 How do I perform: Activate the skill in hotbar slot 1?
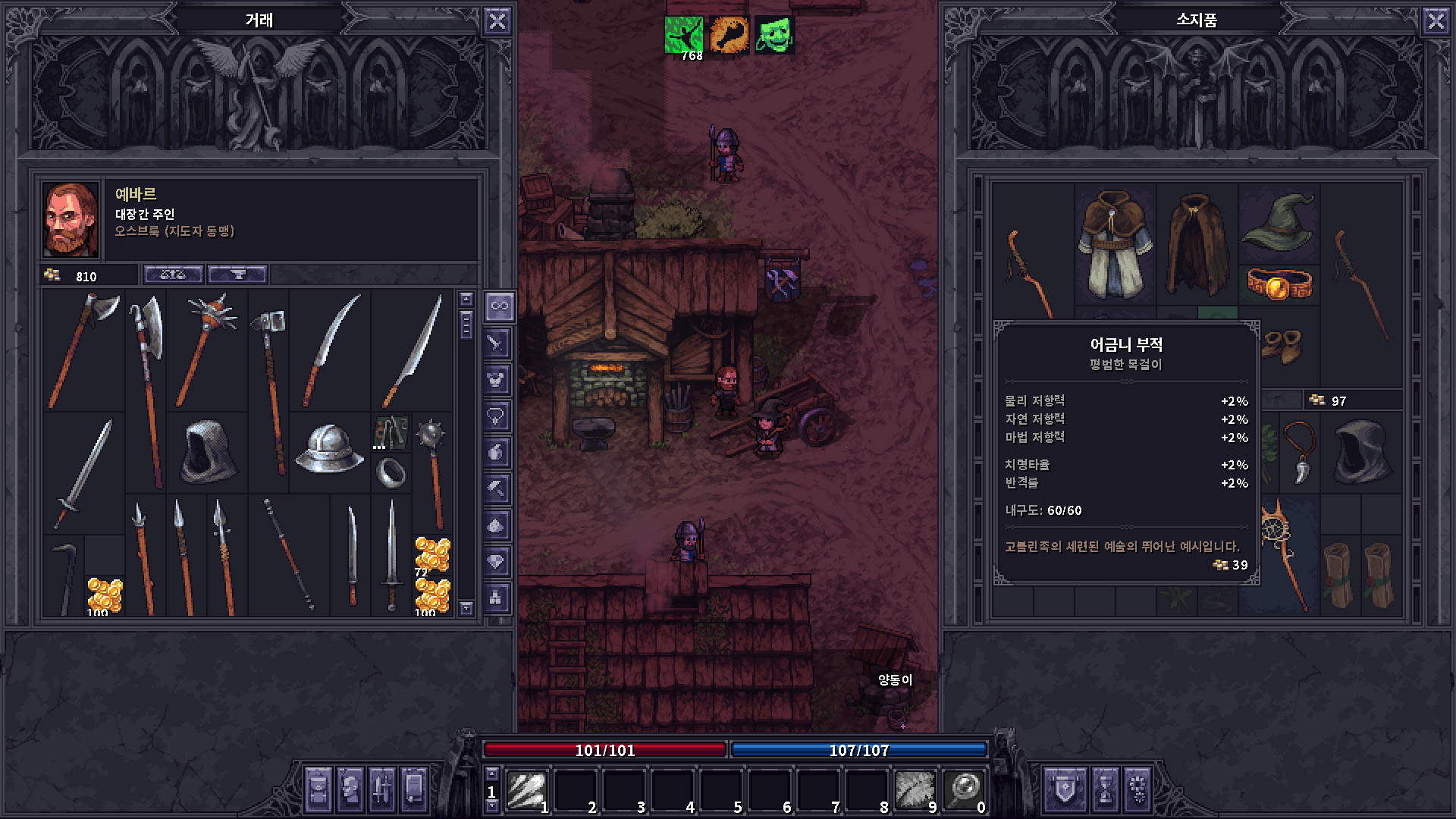click(x=528, y=790)
